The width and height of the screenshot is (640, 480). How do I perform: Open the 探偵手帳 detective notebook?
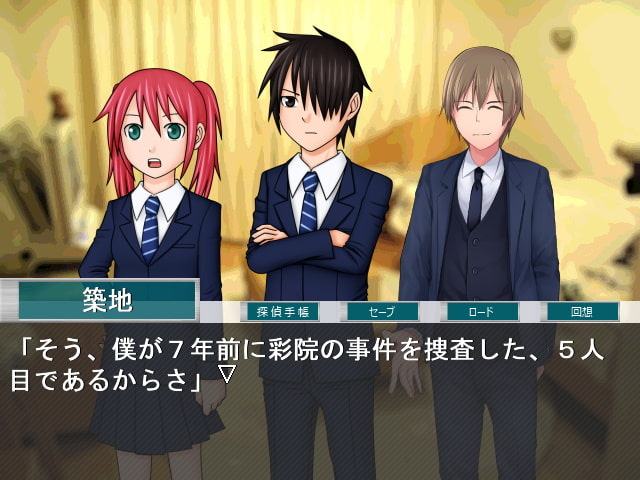point(281,311)
